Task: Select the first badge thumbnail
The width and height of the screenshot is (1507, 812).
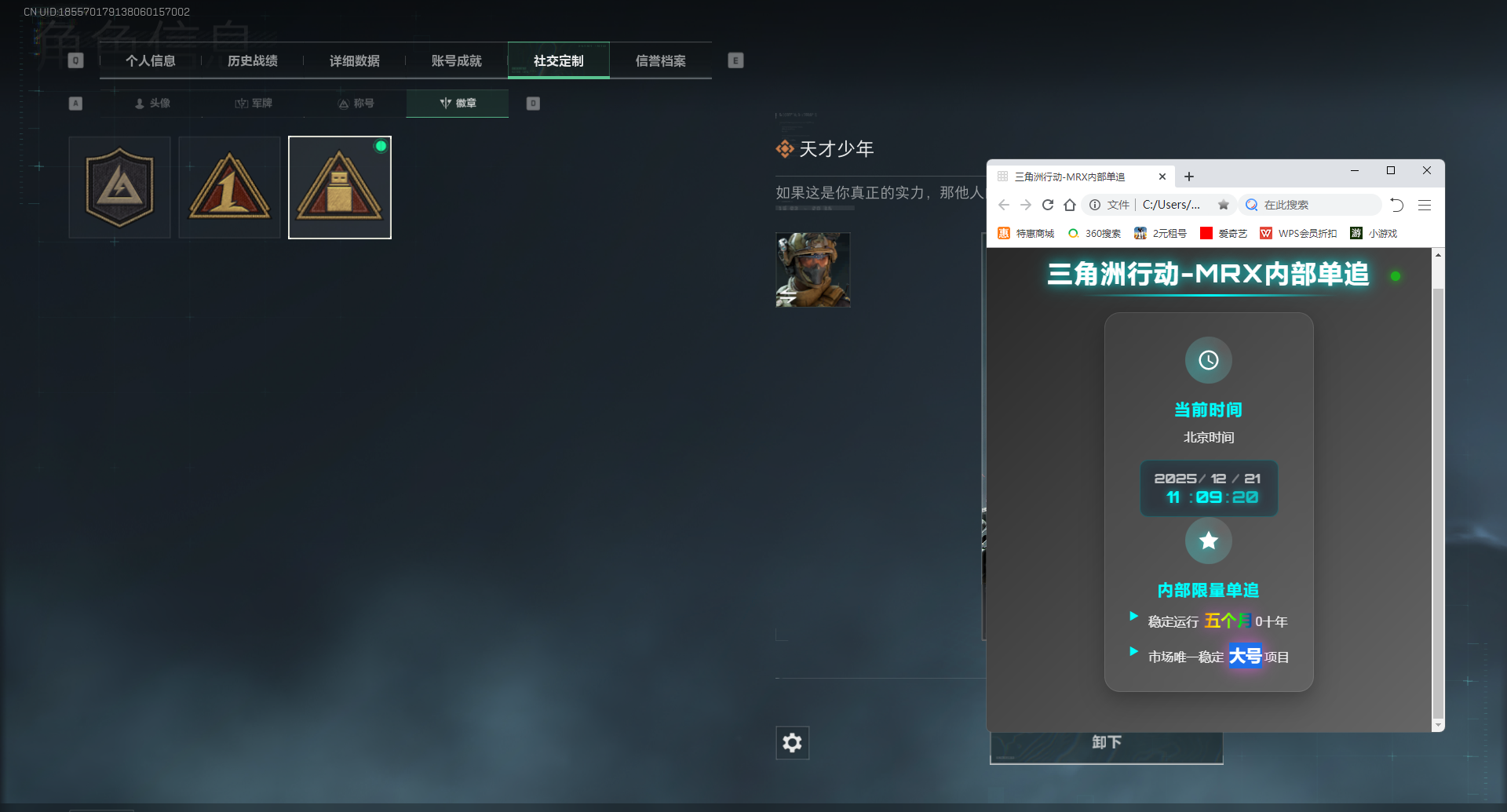Action: (119, 187)
